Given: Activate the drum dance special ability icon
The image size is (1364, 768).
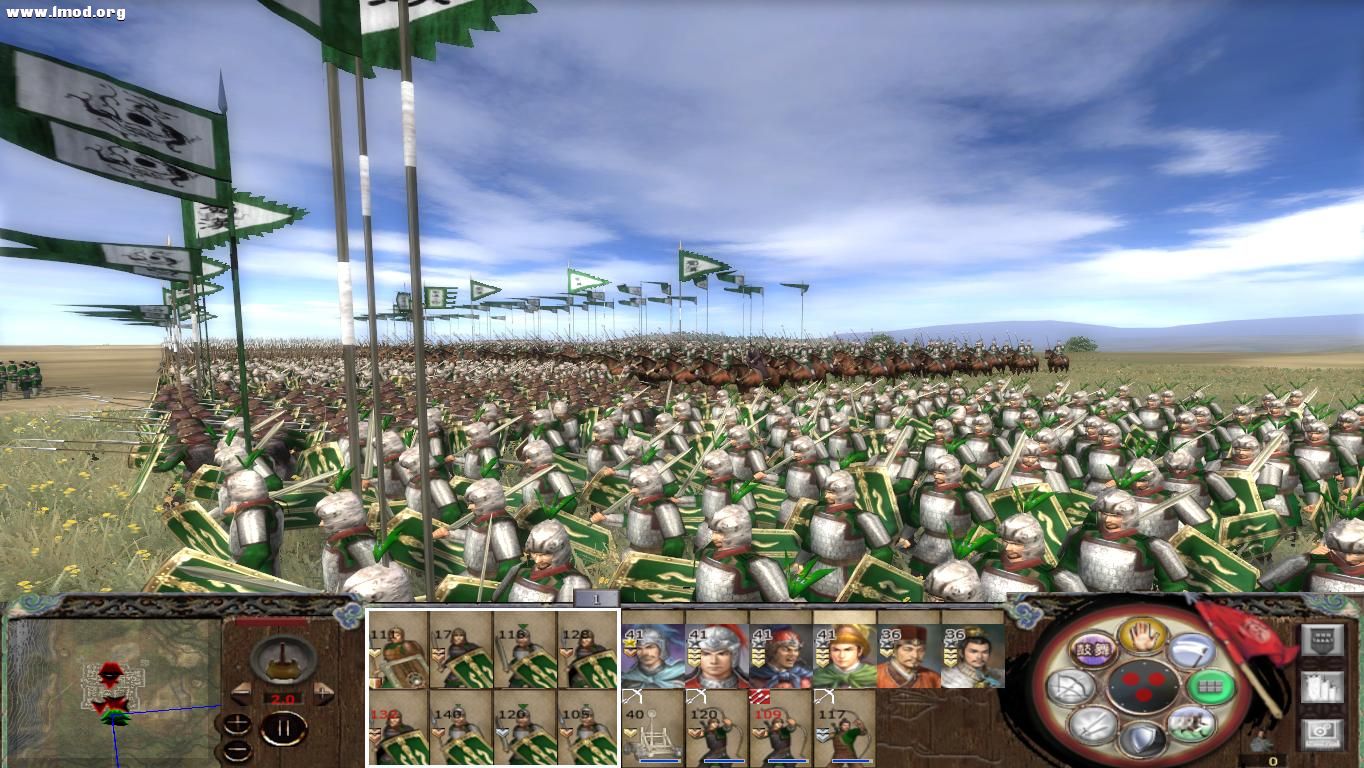Looking at the screenshot, I should click(x=1093, y=650).
